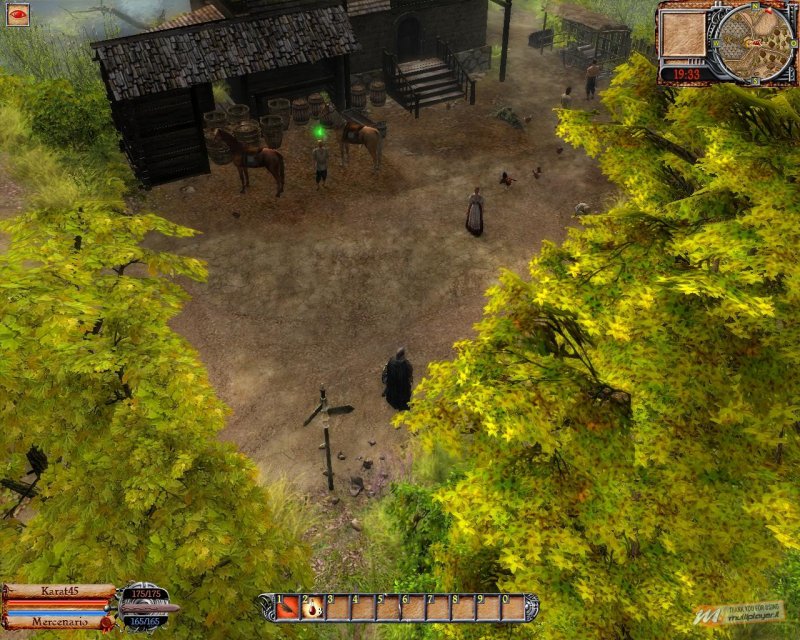The width and height of the screenshot is (800, 640).
Task: Use the red potion in hotbar slot 2
Action: (313, 607)
